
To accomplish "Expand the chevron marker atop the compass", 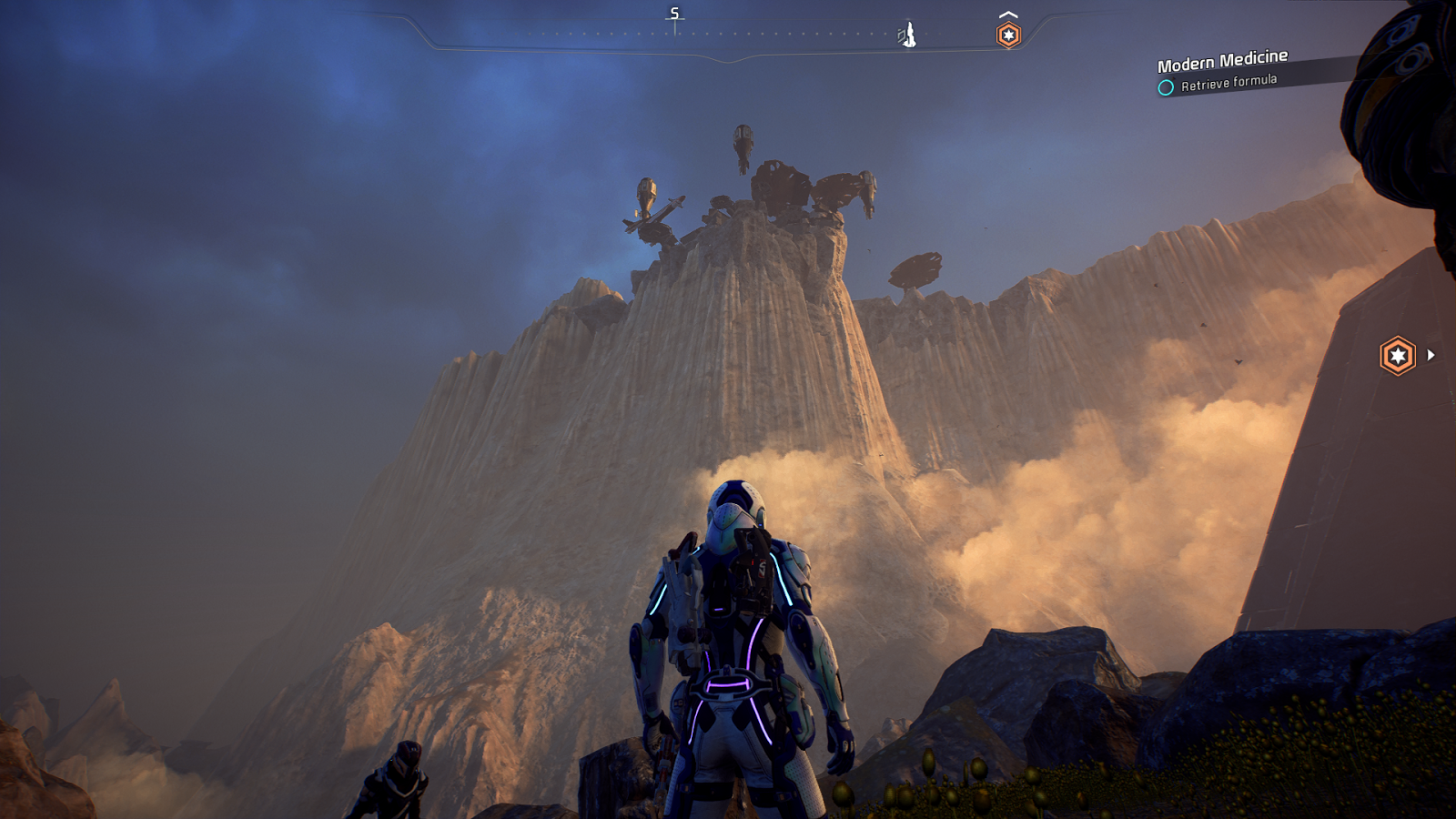I will (x=1006, y=12).
